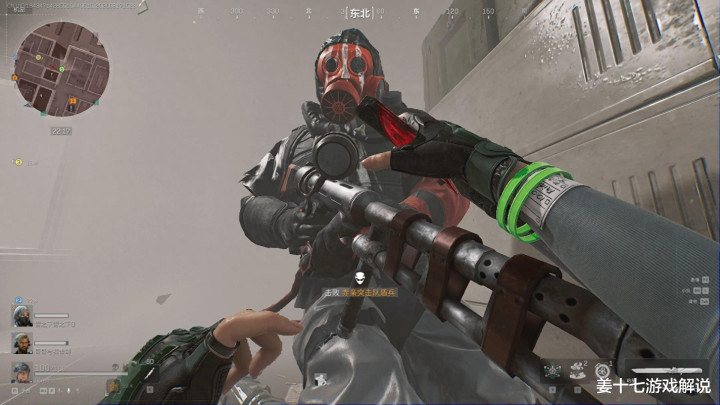Select the bearded squad member portrait
Viewport: 720px width, 405px height.
pyautogui.click(x=22, y=343)
